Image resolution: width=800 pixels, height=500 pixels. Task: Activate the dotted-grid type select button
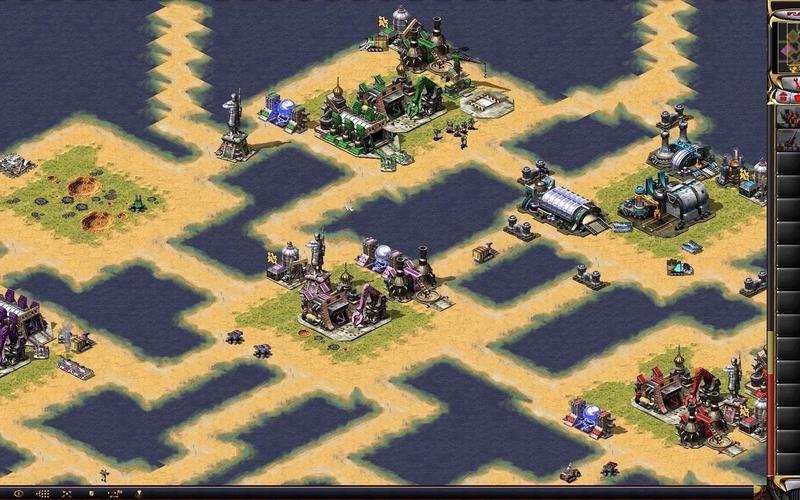point(43,493)
